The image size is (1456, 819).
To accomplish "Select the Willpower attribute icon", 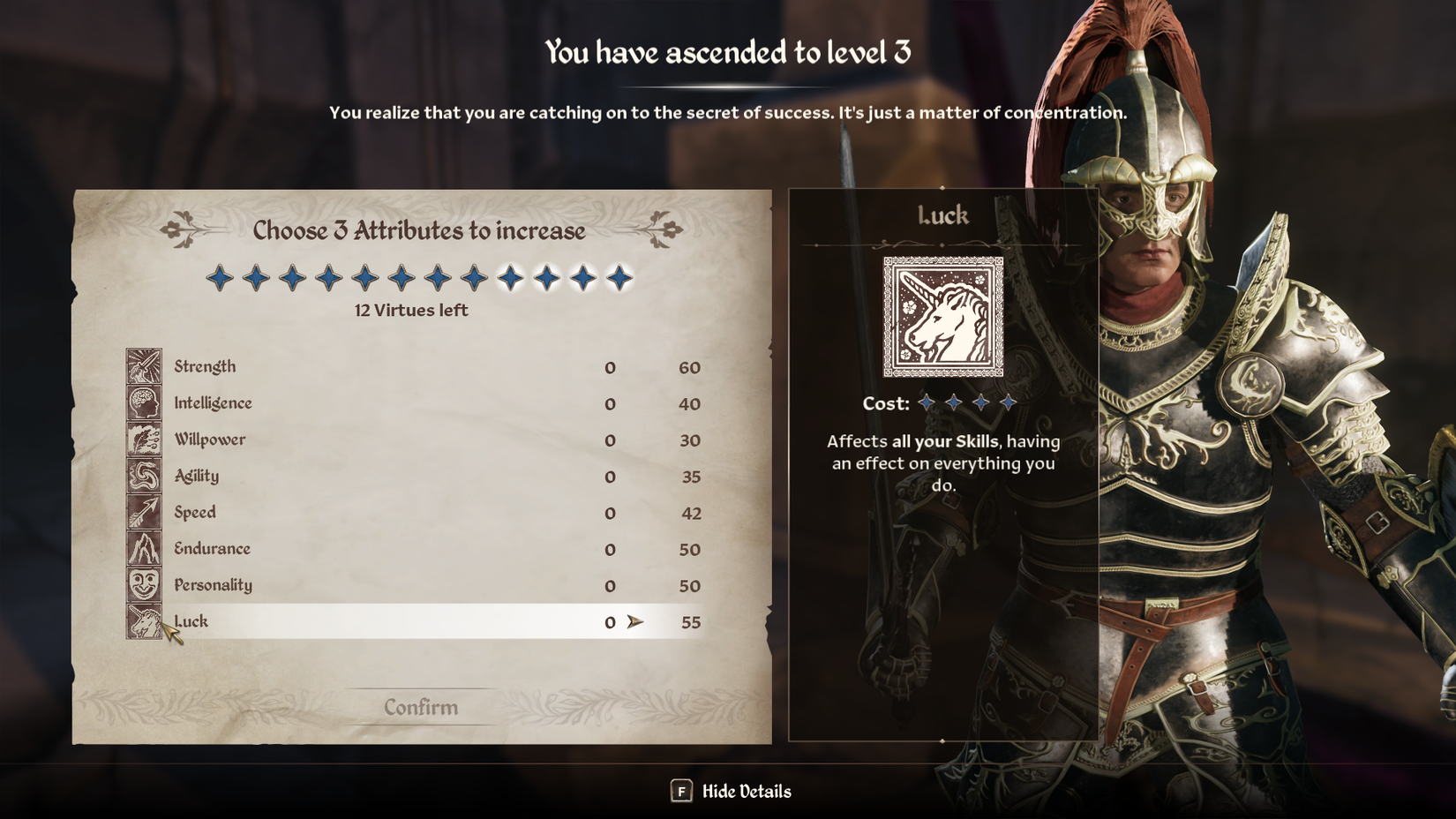I will (x=144, y=439).
